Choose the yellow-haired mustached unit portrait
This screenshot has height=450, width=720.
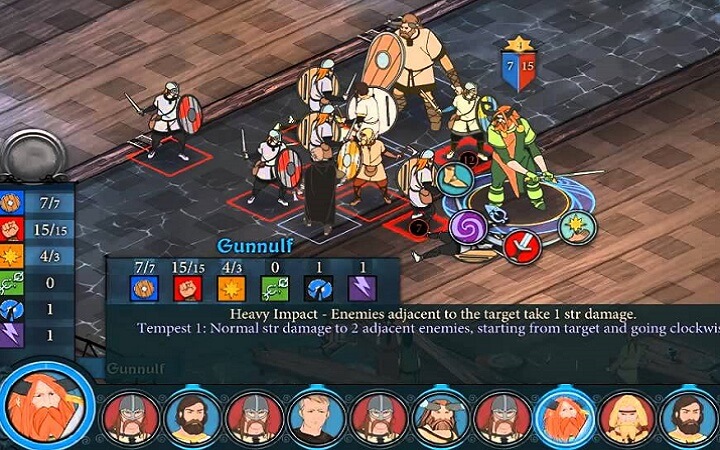pos(627,416)
